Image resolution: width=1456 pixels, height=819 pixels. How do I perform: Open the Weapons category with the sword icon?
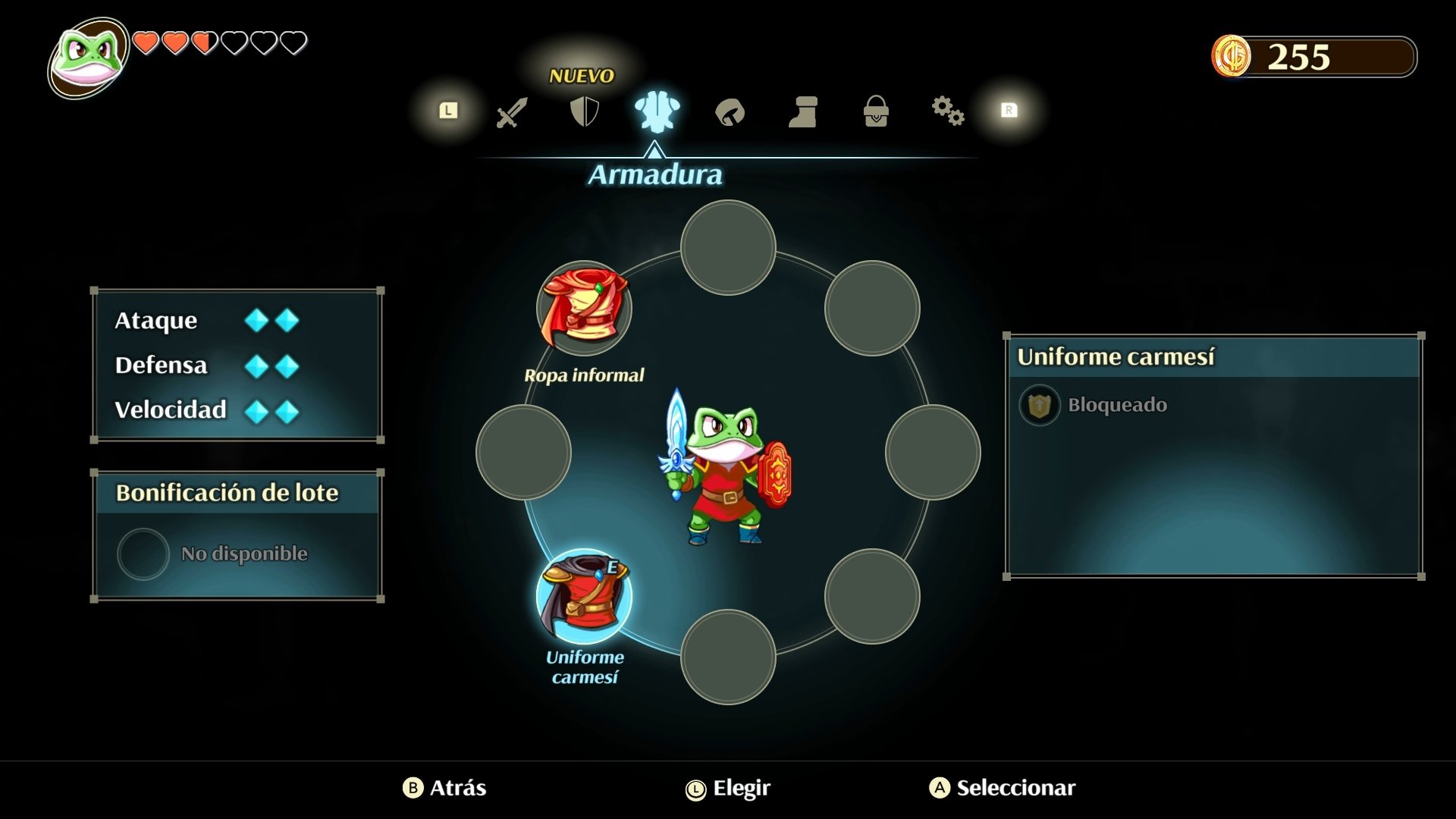point(511,112)
